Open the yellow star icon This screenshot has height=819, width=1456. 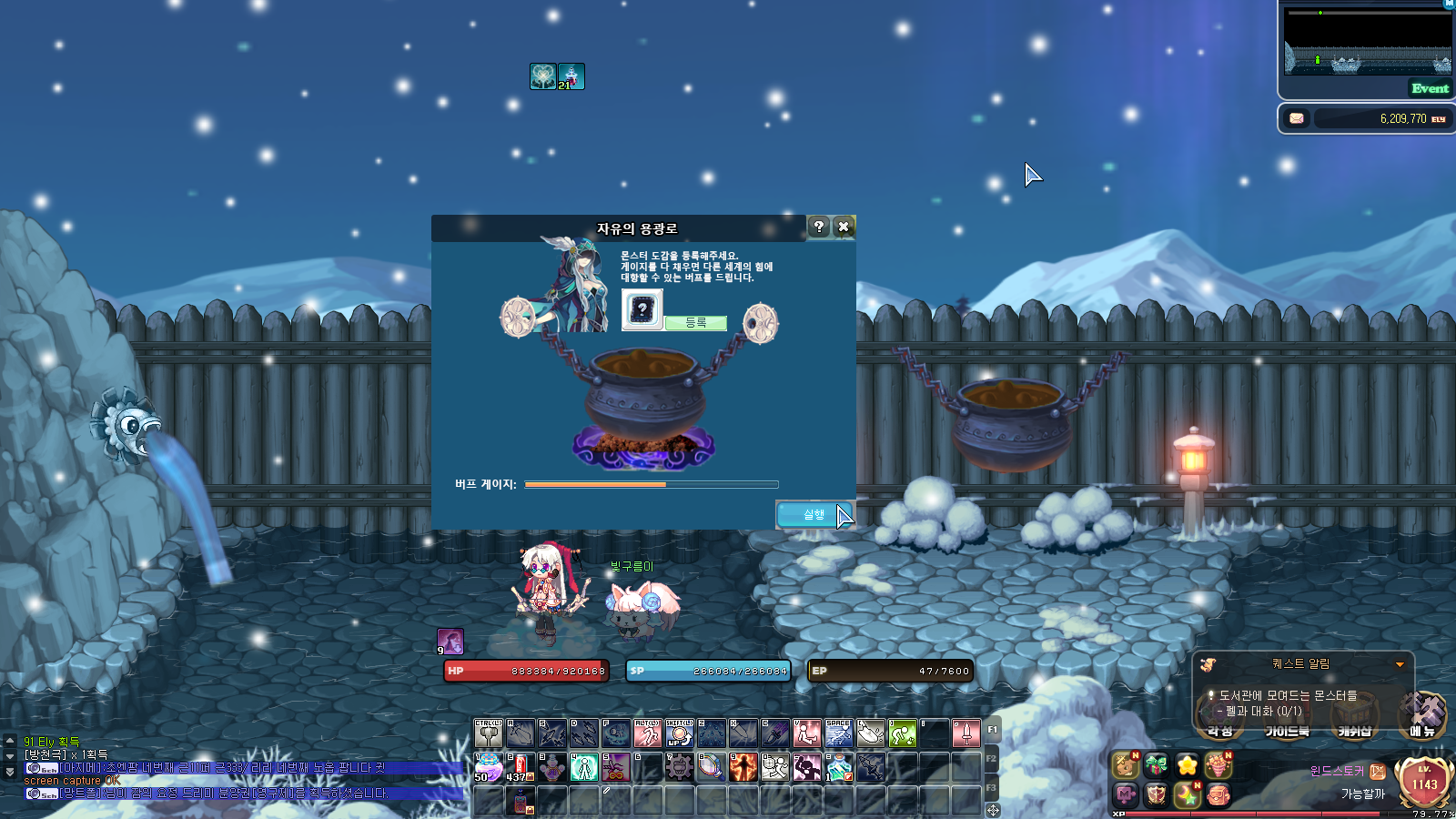coord(1187,766)
